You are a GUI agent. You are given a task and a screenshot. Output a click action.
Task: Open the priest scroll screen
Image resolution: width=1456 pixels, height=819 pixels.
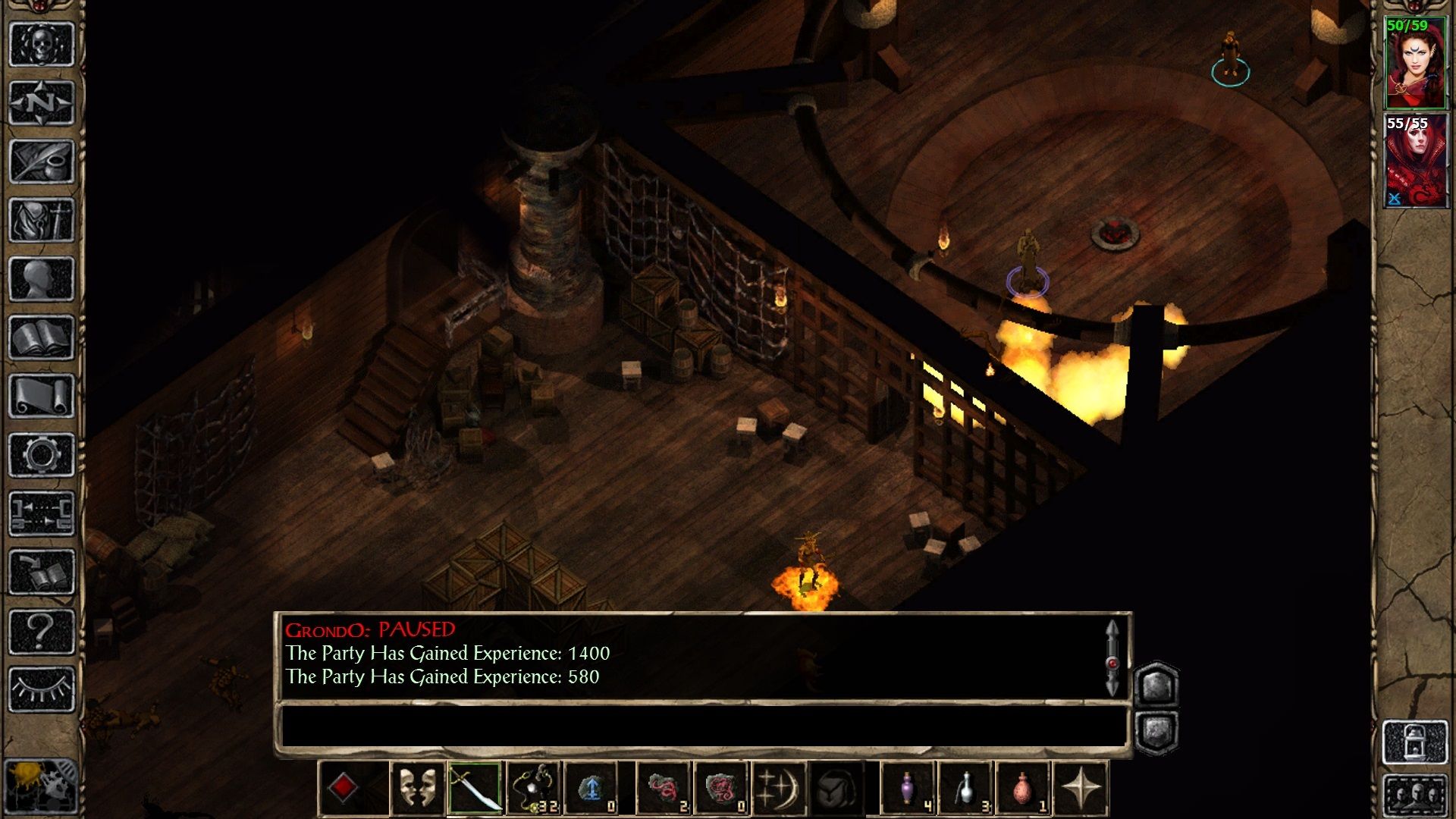pos(42,396)
